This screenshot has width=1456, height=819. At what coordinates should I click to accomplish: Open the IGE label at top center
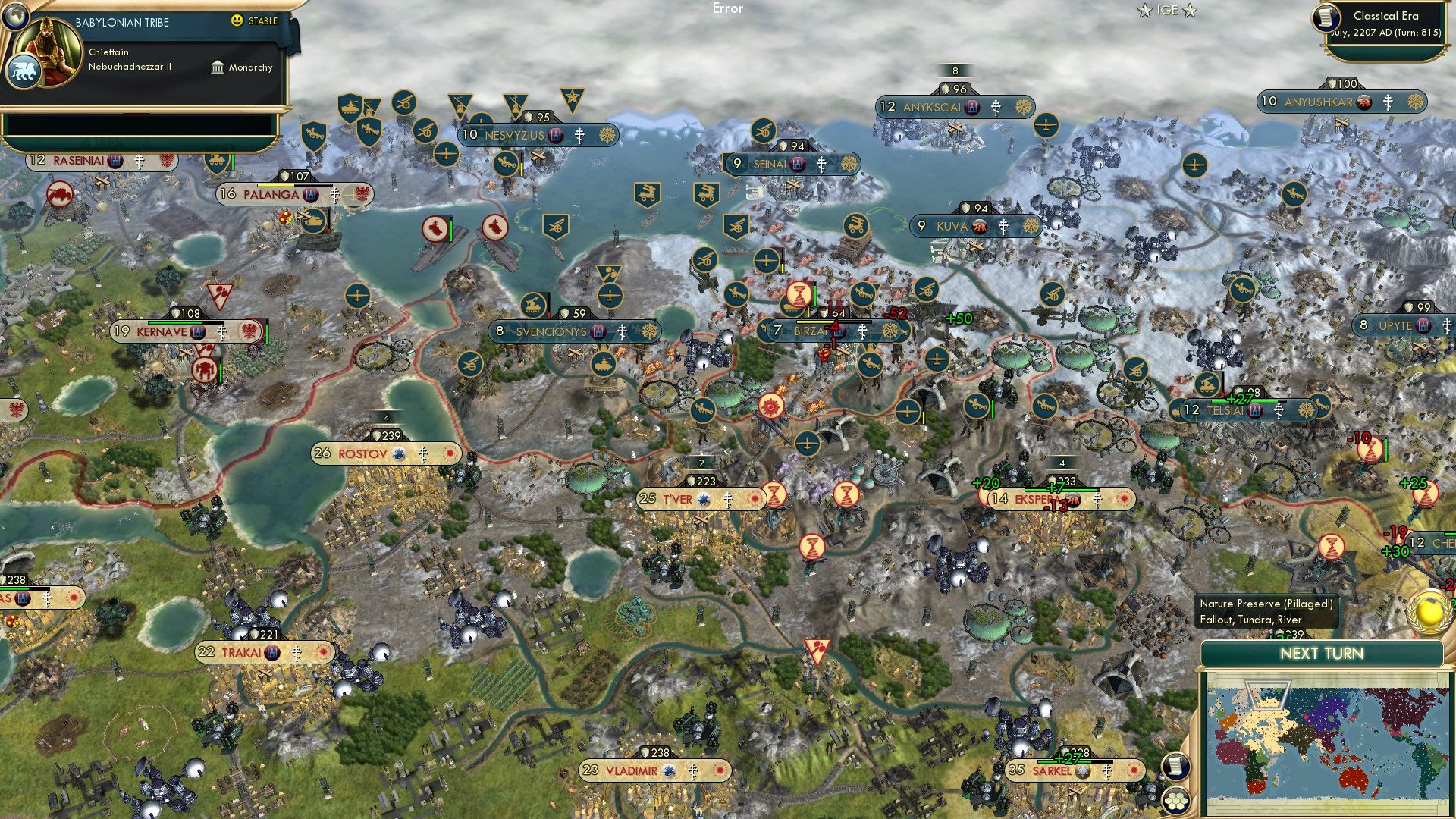point(1167,10)
